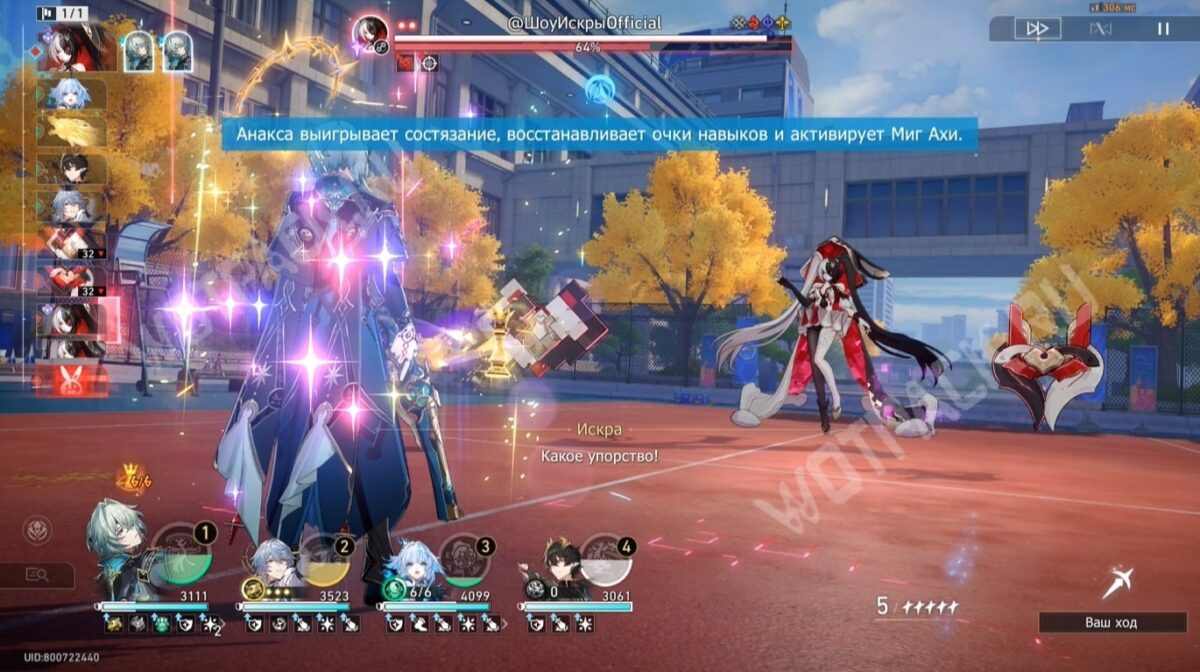1200x672 pixels.
Task: Toggle the double-speed battle button
Action: click(x=1037, y=29)
